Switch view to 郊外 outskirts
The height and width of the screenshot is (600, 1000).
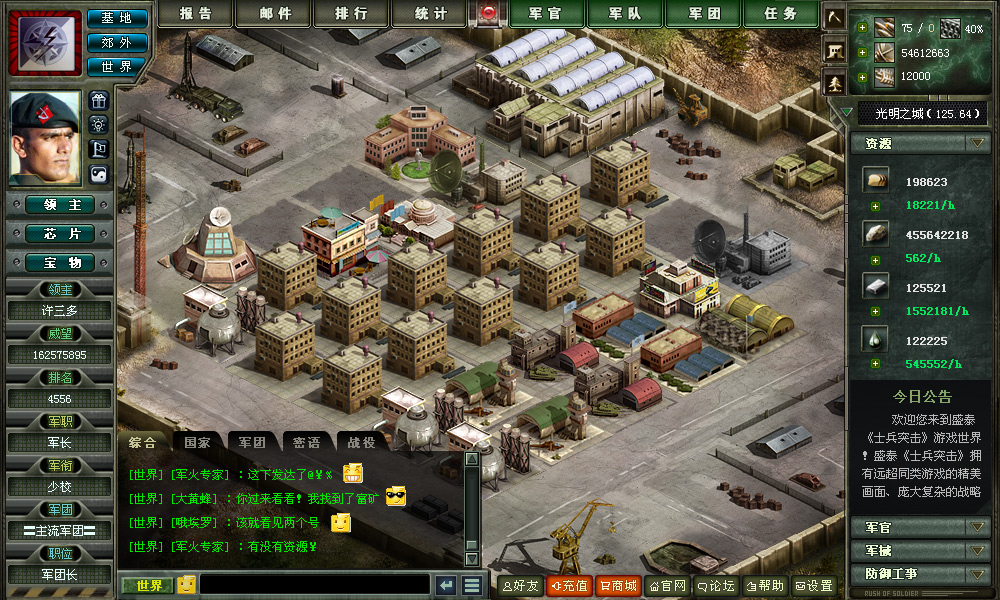pyautogui.click(x=117, y=42)
